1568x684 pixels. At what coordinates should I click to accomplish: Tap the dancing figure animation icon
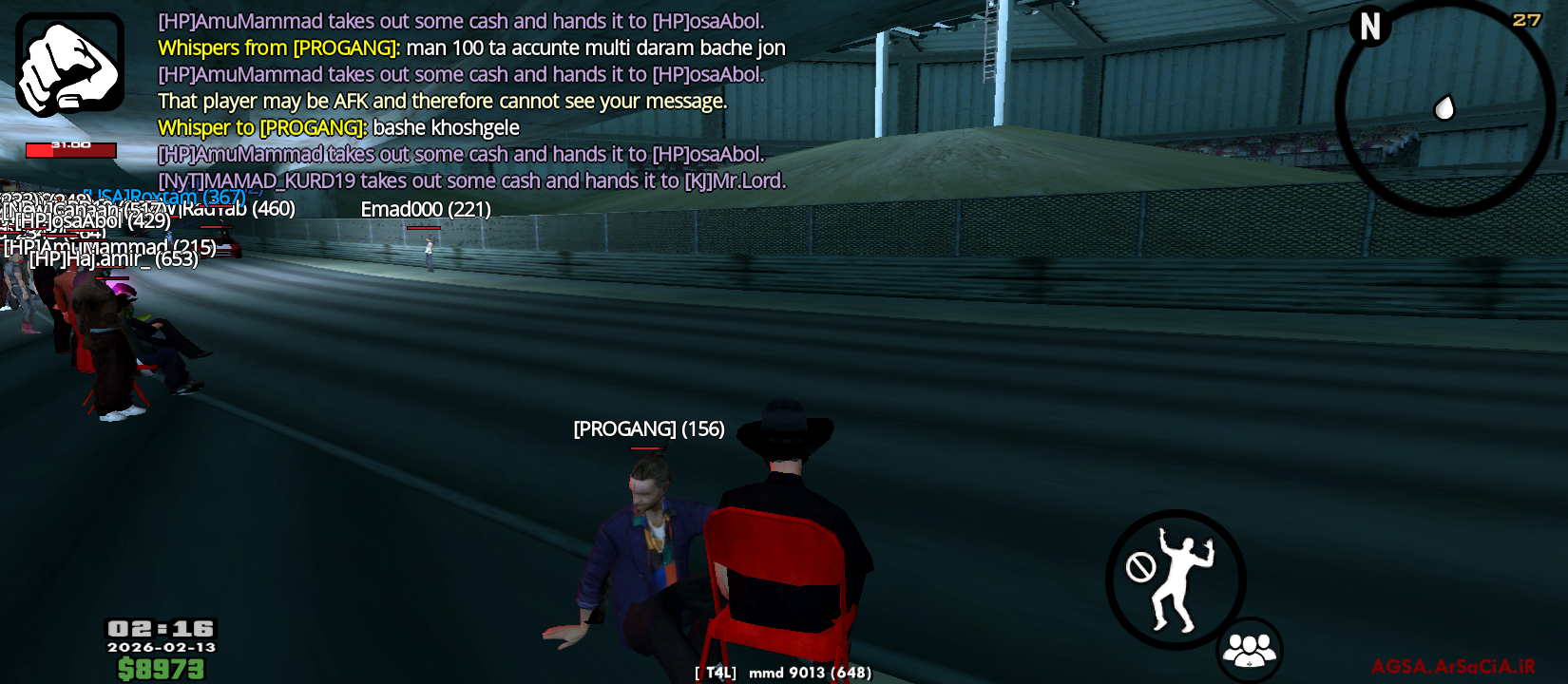1181,583
